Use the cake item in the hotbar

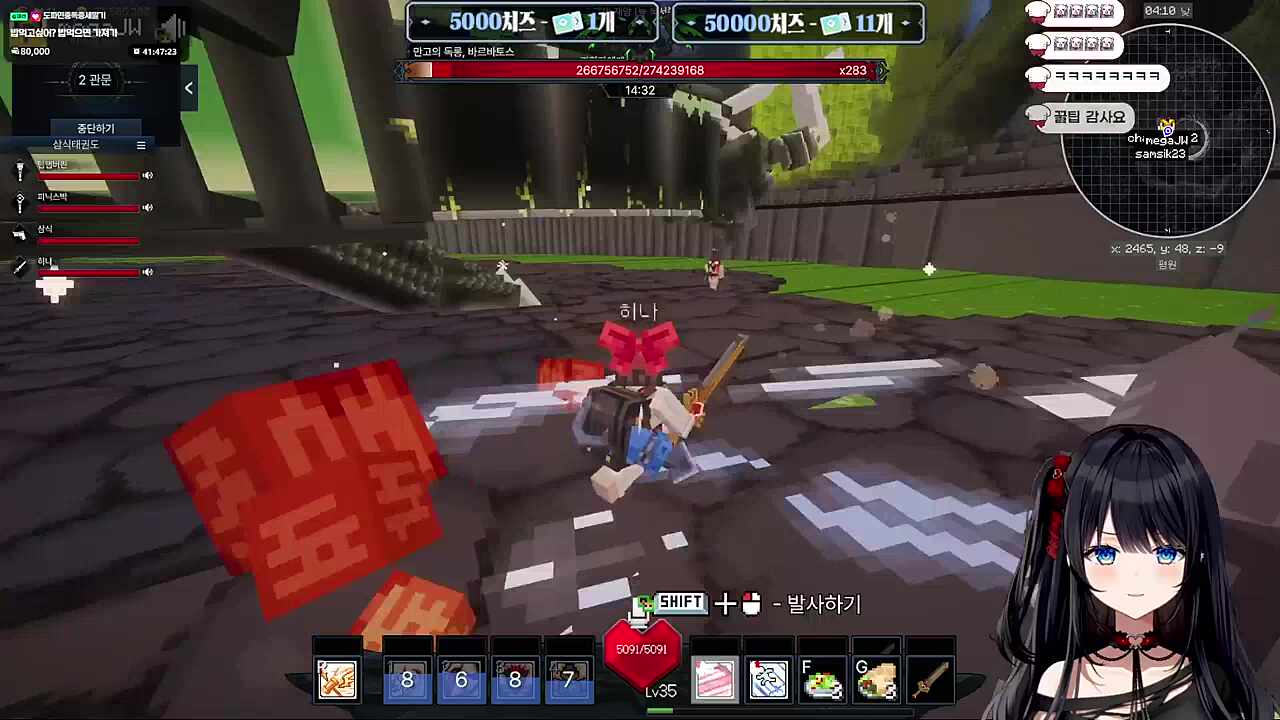714,679
